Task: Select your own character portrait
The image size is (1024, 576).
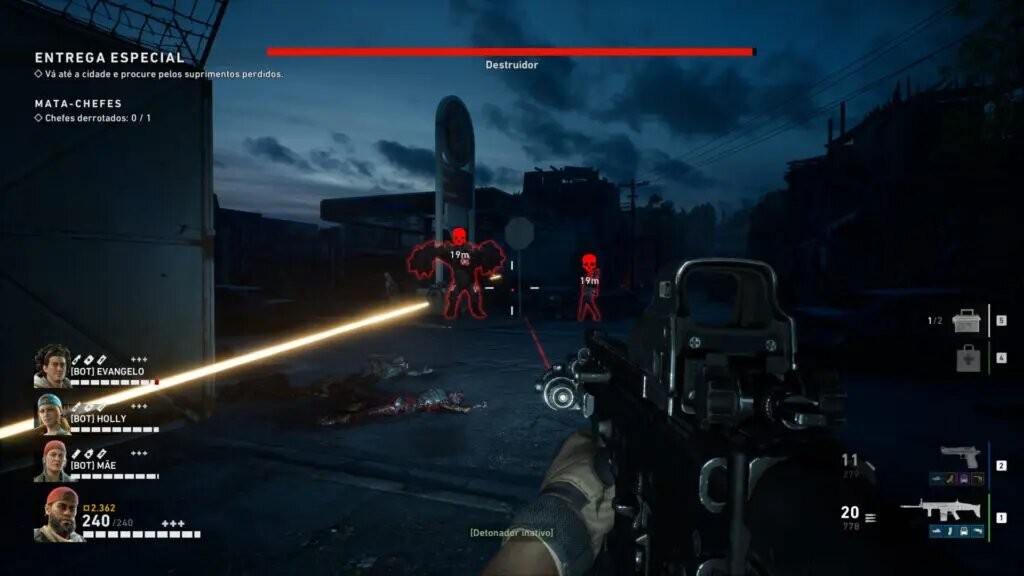Action: (x=59, y=514)
